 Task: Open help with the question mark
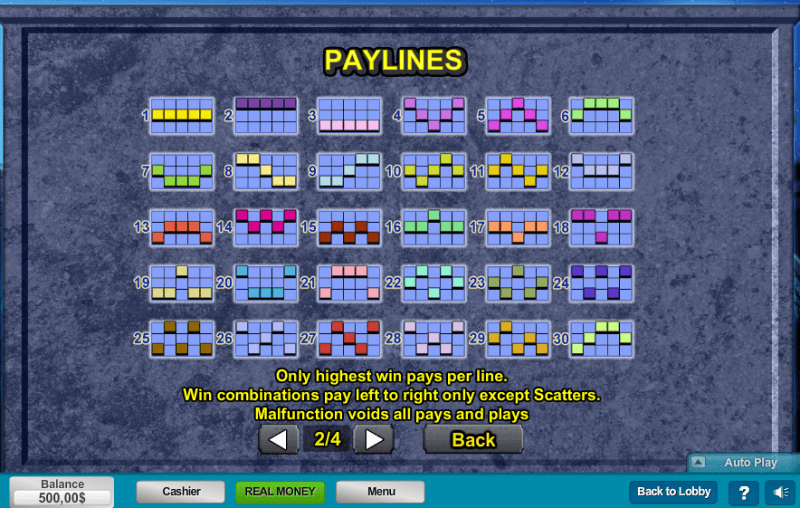click(x=743, y=492)
